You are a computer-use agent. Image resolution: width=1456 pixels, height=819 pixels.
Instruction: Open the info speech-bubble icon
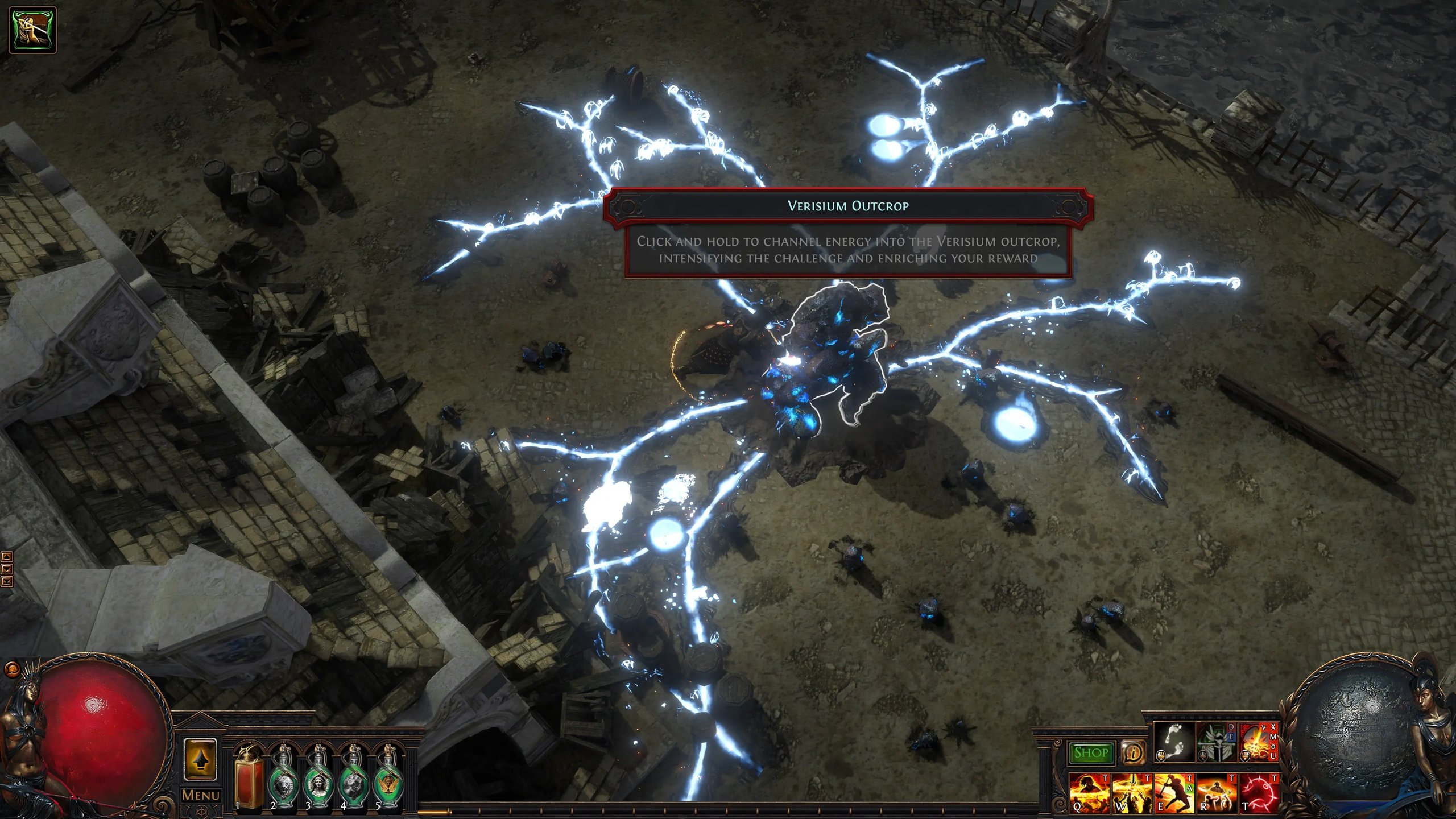coord(1133,753)
